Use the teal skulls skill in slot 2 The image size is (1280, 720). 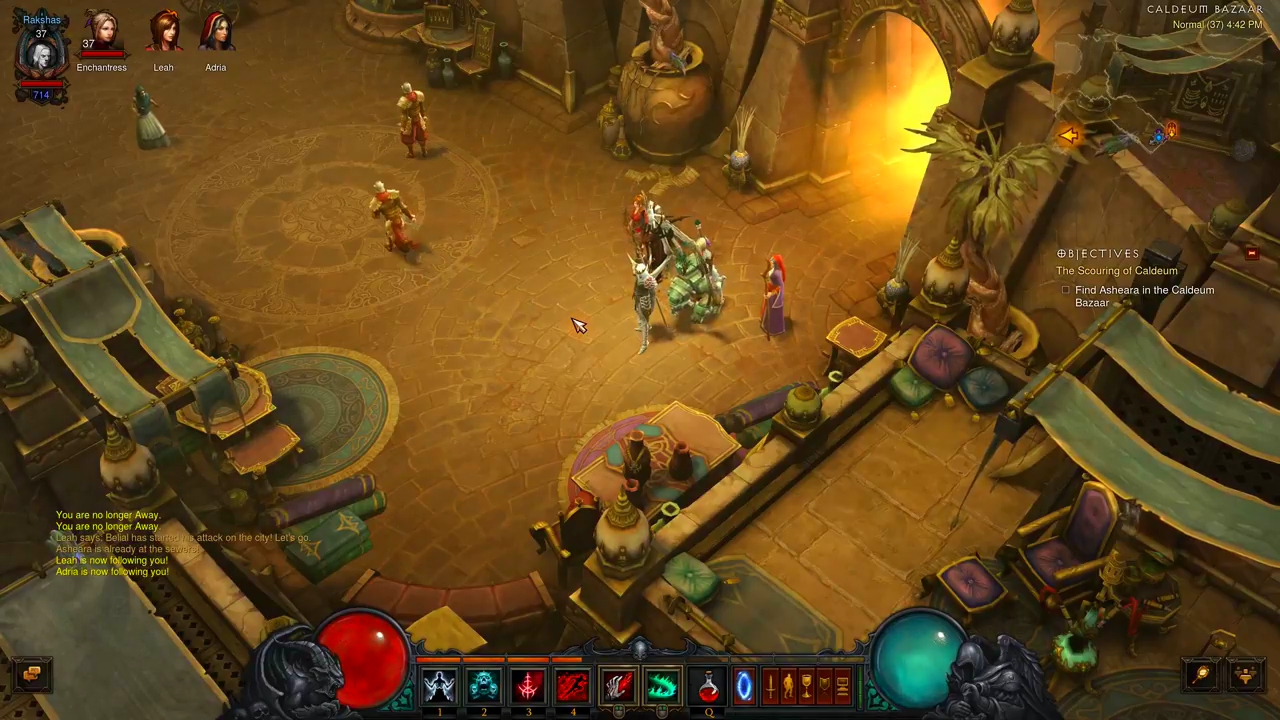point(484,686)
